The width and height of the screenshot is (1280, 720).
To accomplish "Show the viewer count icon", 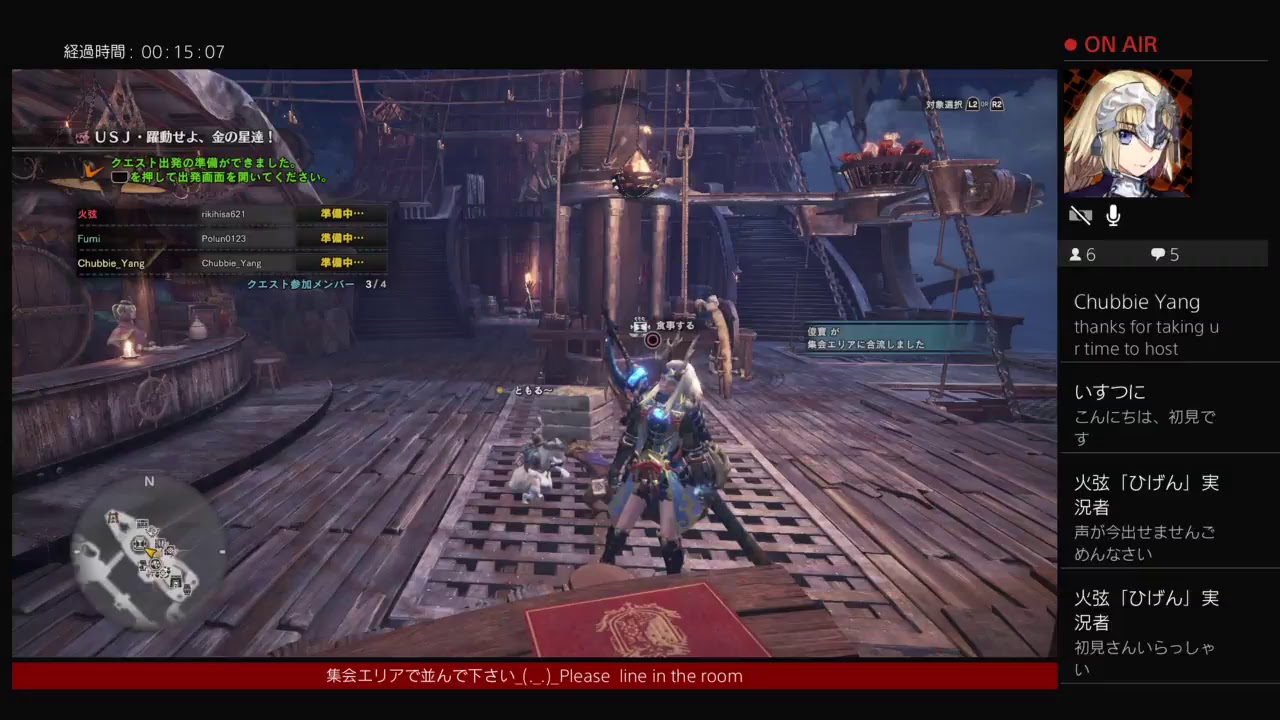I will coord(1076,255).
